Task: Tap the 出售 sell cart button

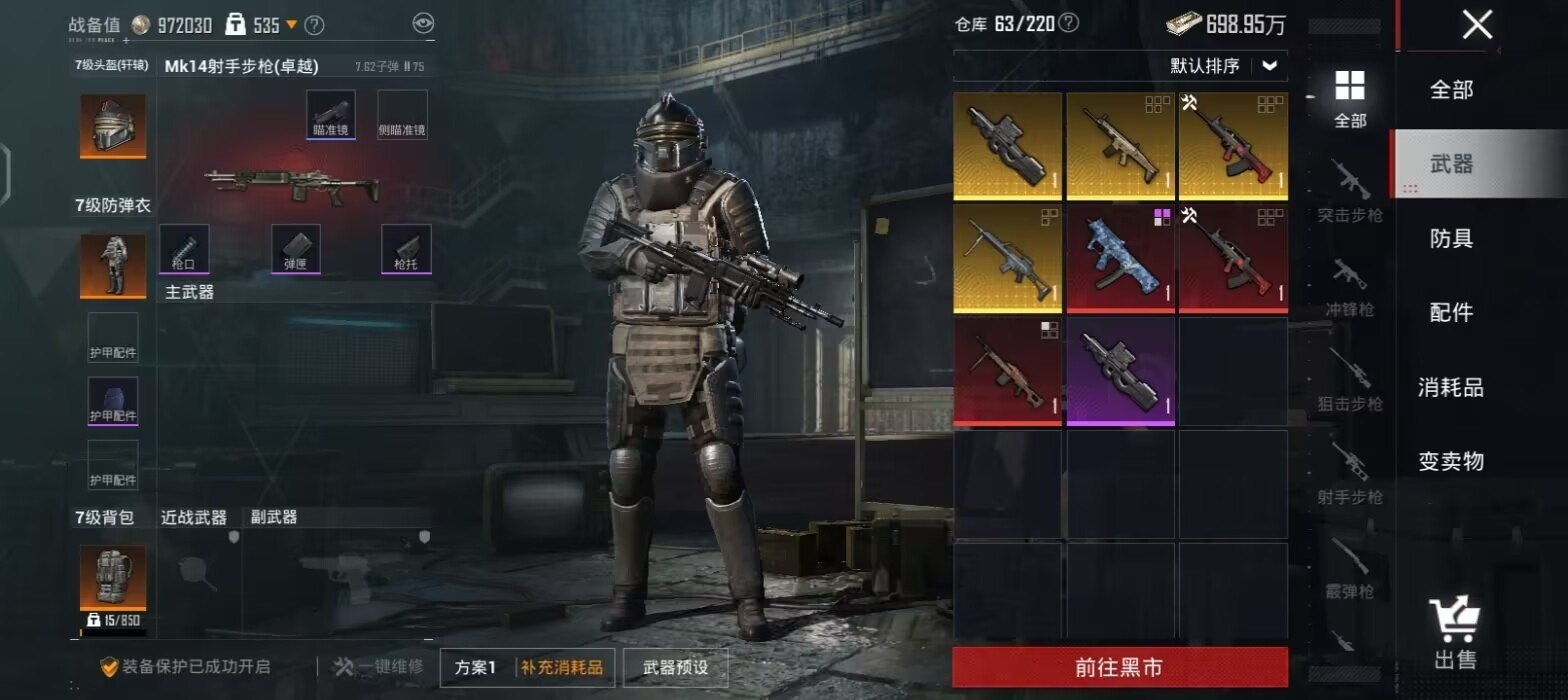Action: 1454,634
